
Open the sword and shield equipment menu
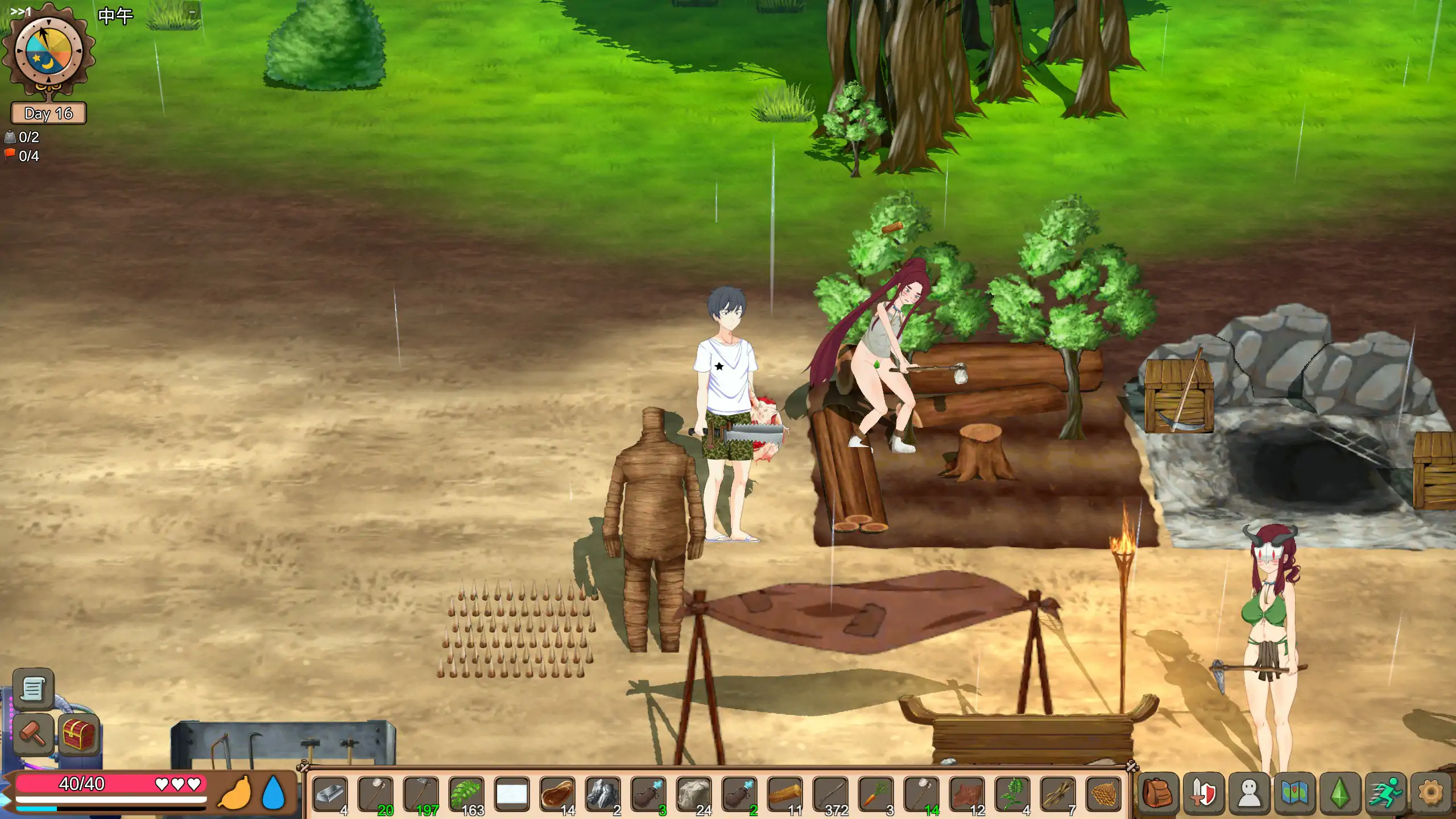pyautogui.click(x=1203, y=793)
